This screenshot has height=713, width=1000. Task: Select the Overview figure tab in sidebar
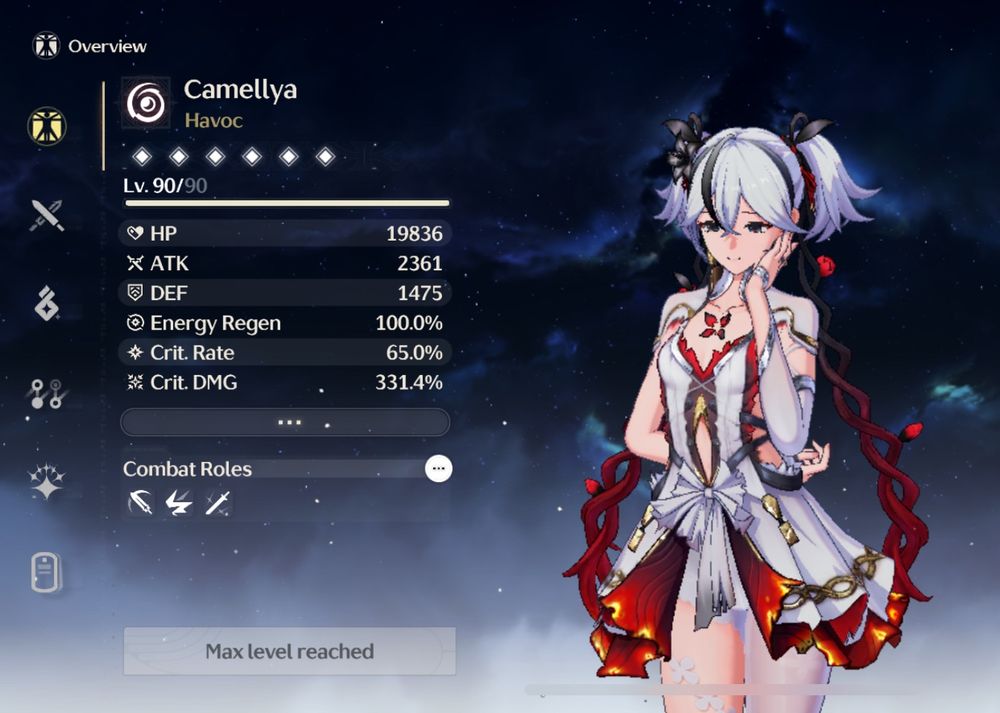(46, 126)
